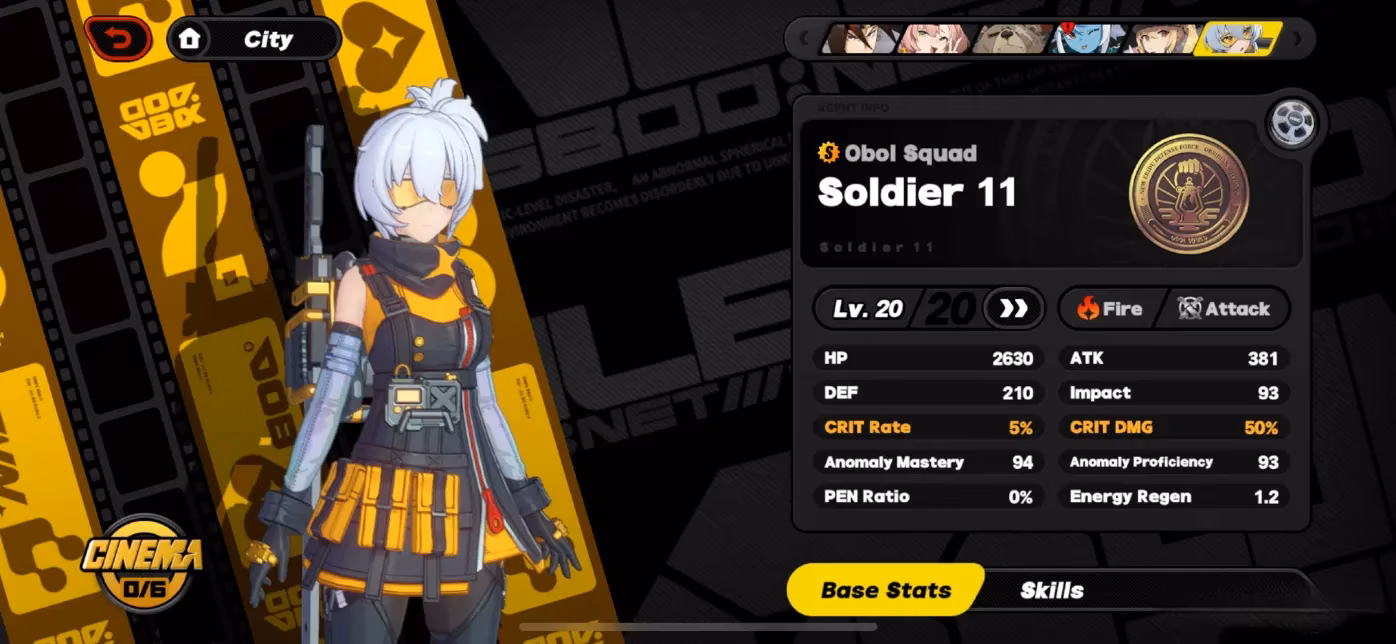Image resolution: width=1396 pixels, height=644 pixels.
Task: View the Obol Squad faction emblem
Action: (1188, 192)
